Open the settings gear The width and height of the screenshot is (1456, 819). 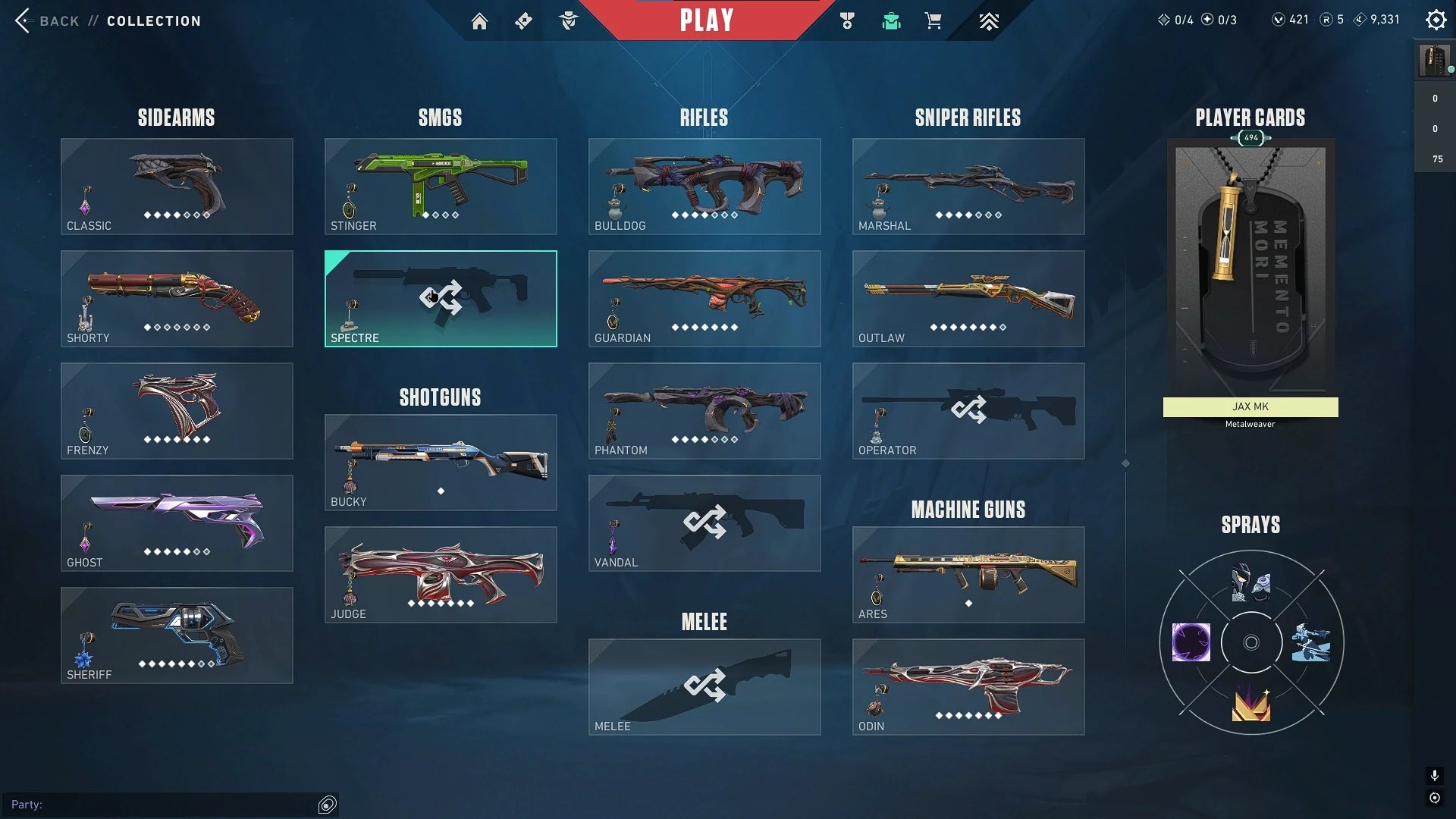pos(1436,20)
